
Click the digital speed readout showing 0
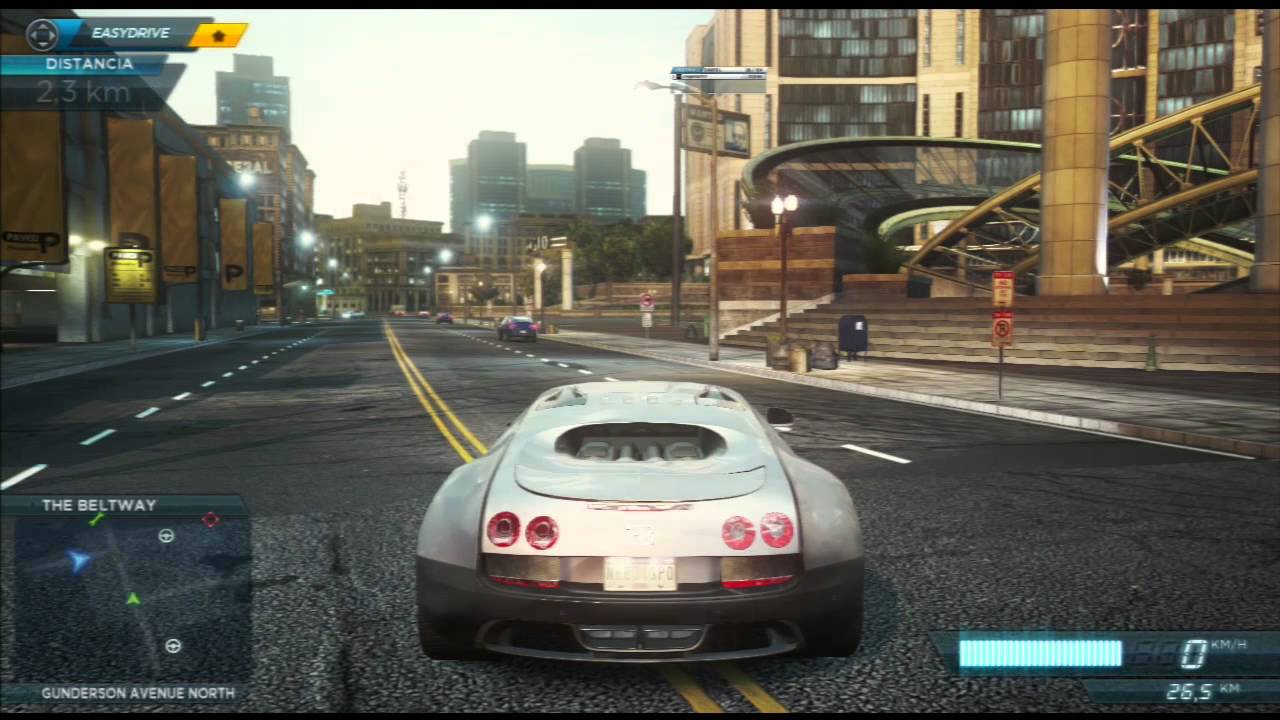[1191, 651]
